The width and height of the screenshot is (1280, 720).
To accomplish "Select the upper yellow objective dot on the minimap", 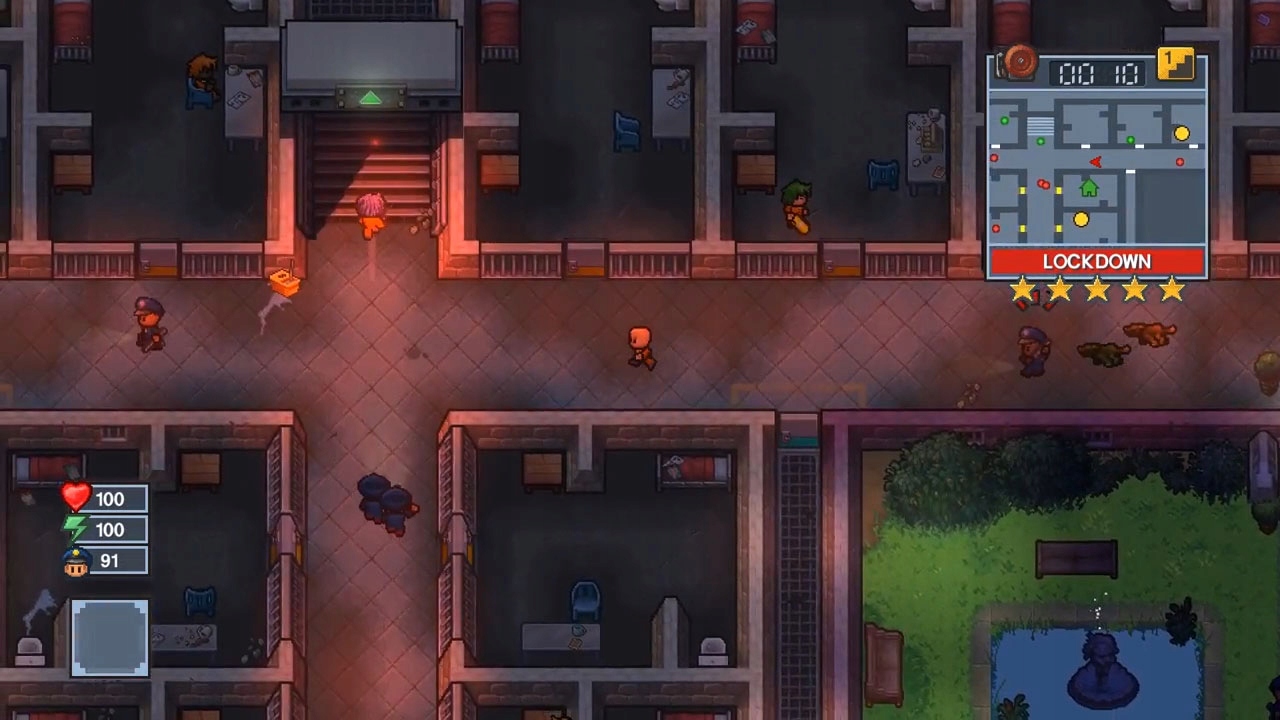I will click(1180, 133).
